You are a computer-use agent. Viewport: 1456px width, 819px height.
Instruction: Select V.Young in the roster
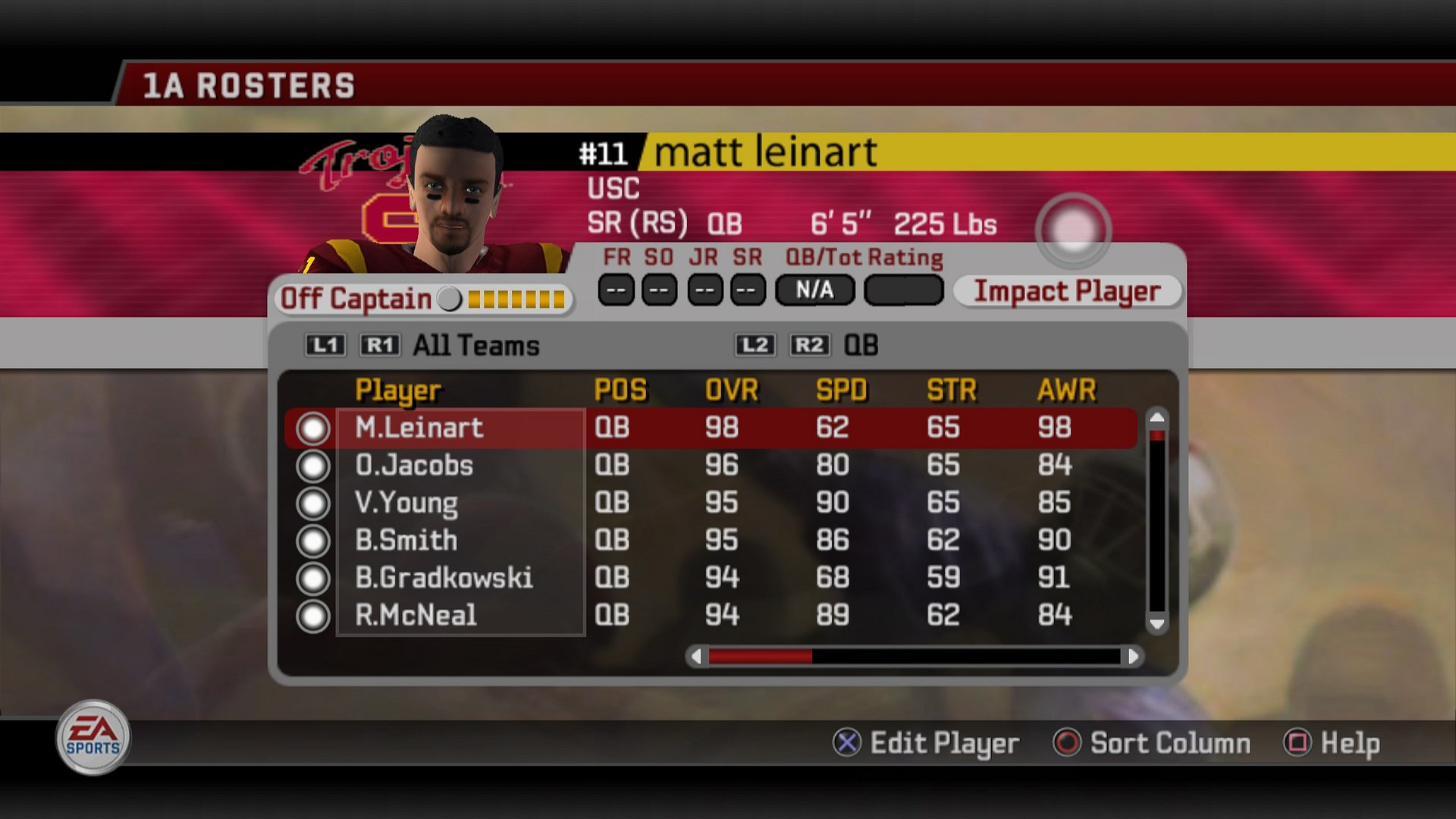[406, 503]
